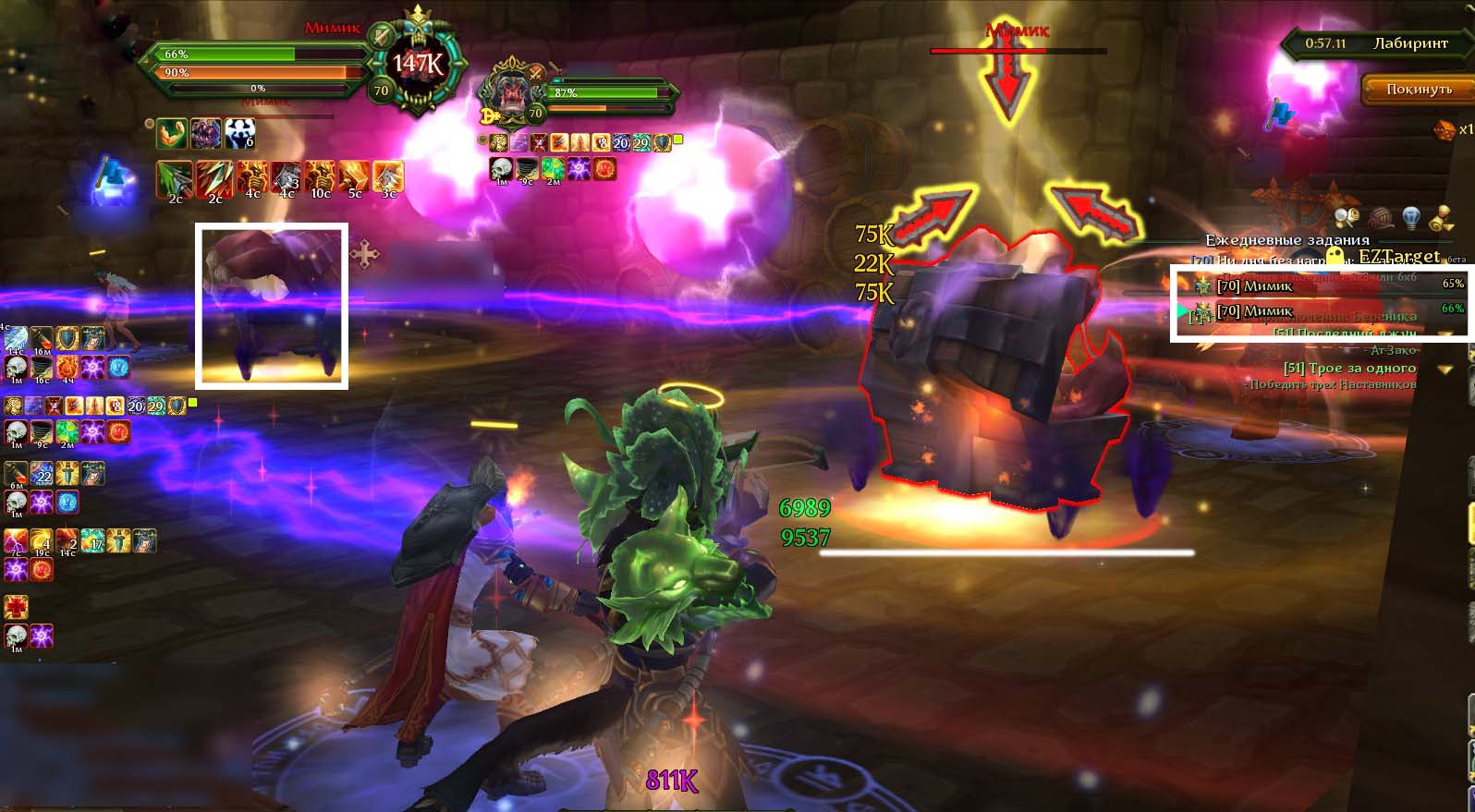The width and height of the screenshot is (1475, 812).
Task: Click the white ghost effect with 6 stacks
Action: coord(239,134)
